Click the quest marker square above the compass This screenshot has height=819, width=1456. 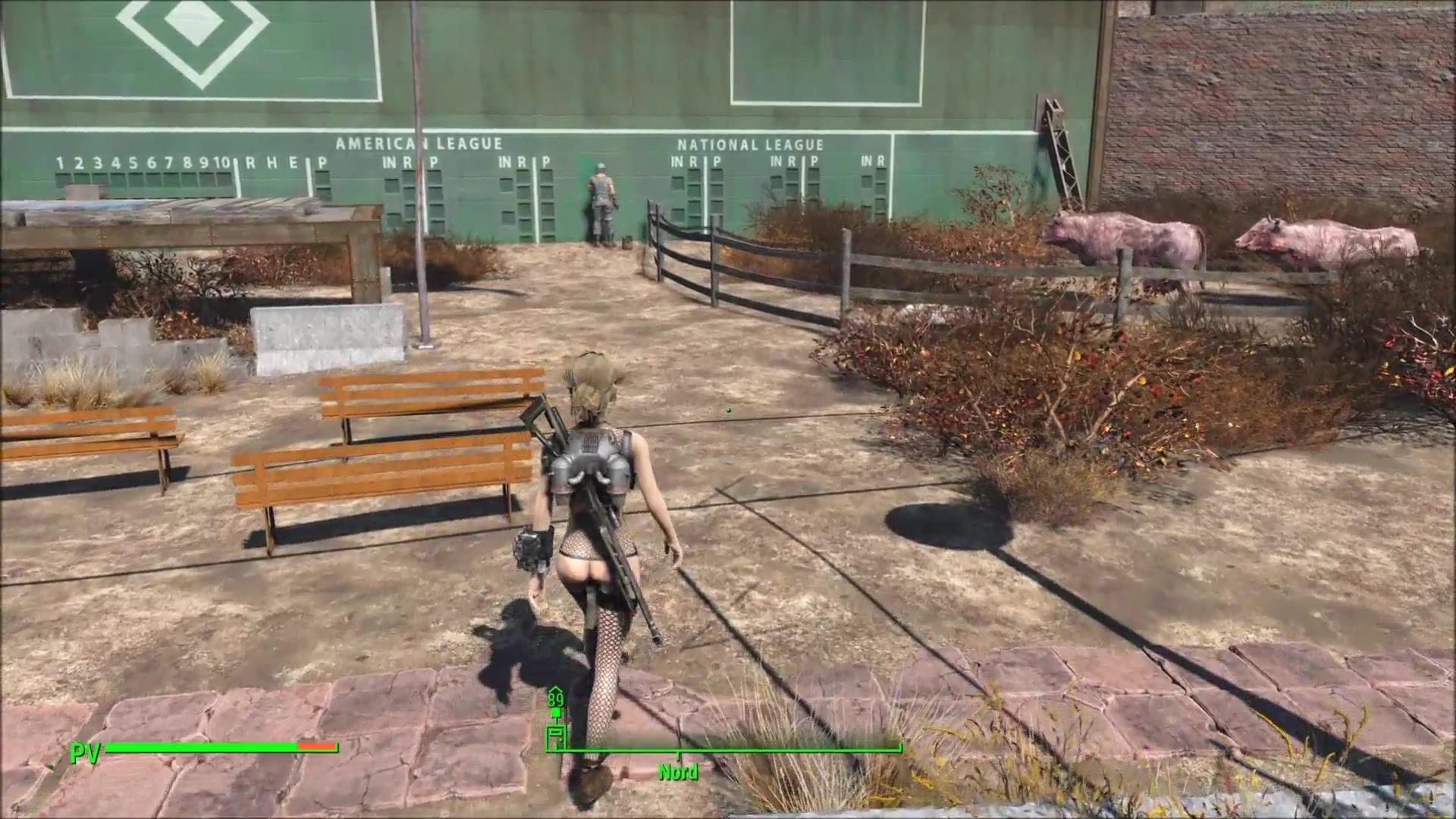pos(556,713)
